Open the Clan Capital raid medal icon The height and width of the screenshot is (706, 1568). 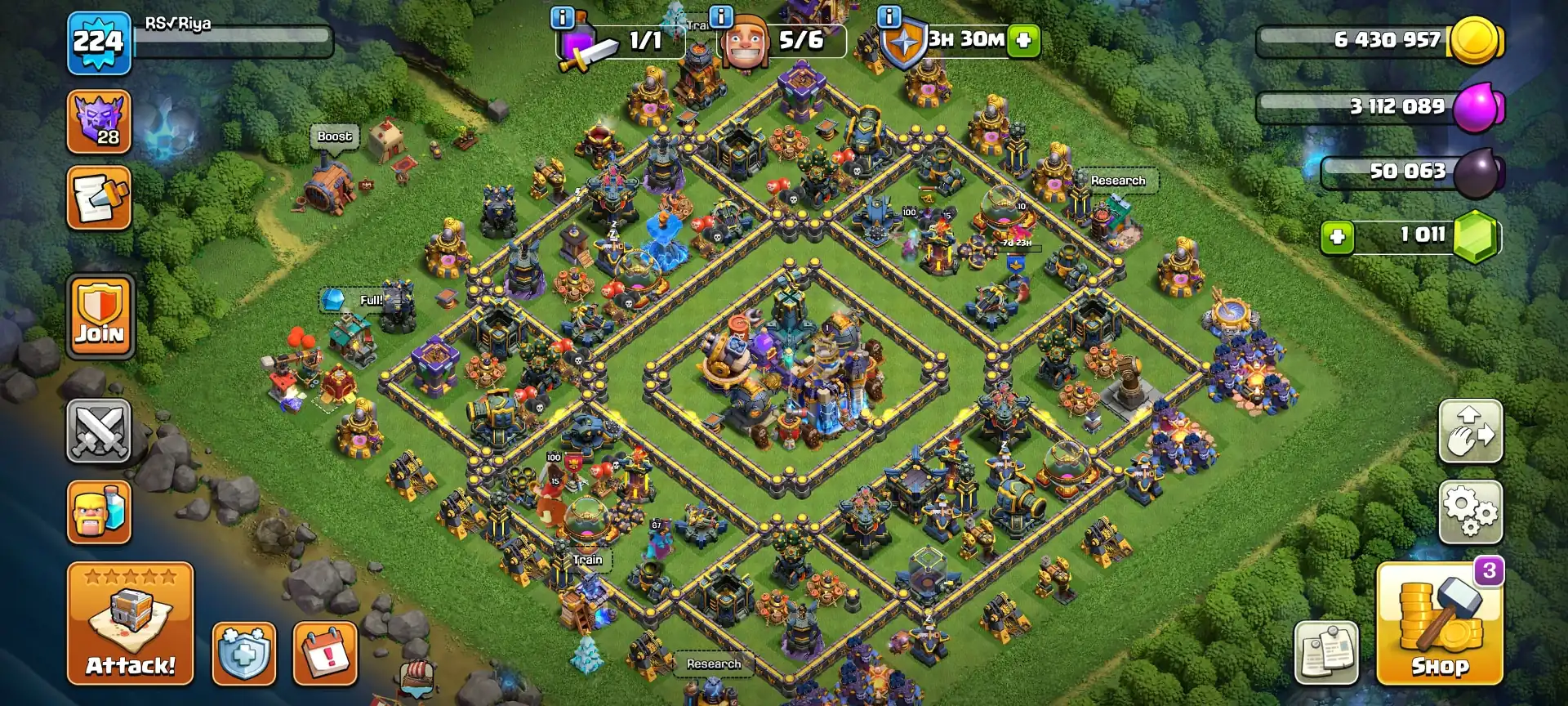tap(98, 121)
